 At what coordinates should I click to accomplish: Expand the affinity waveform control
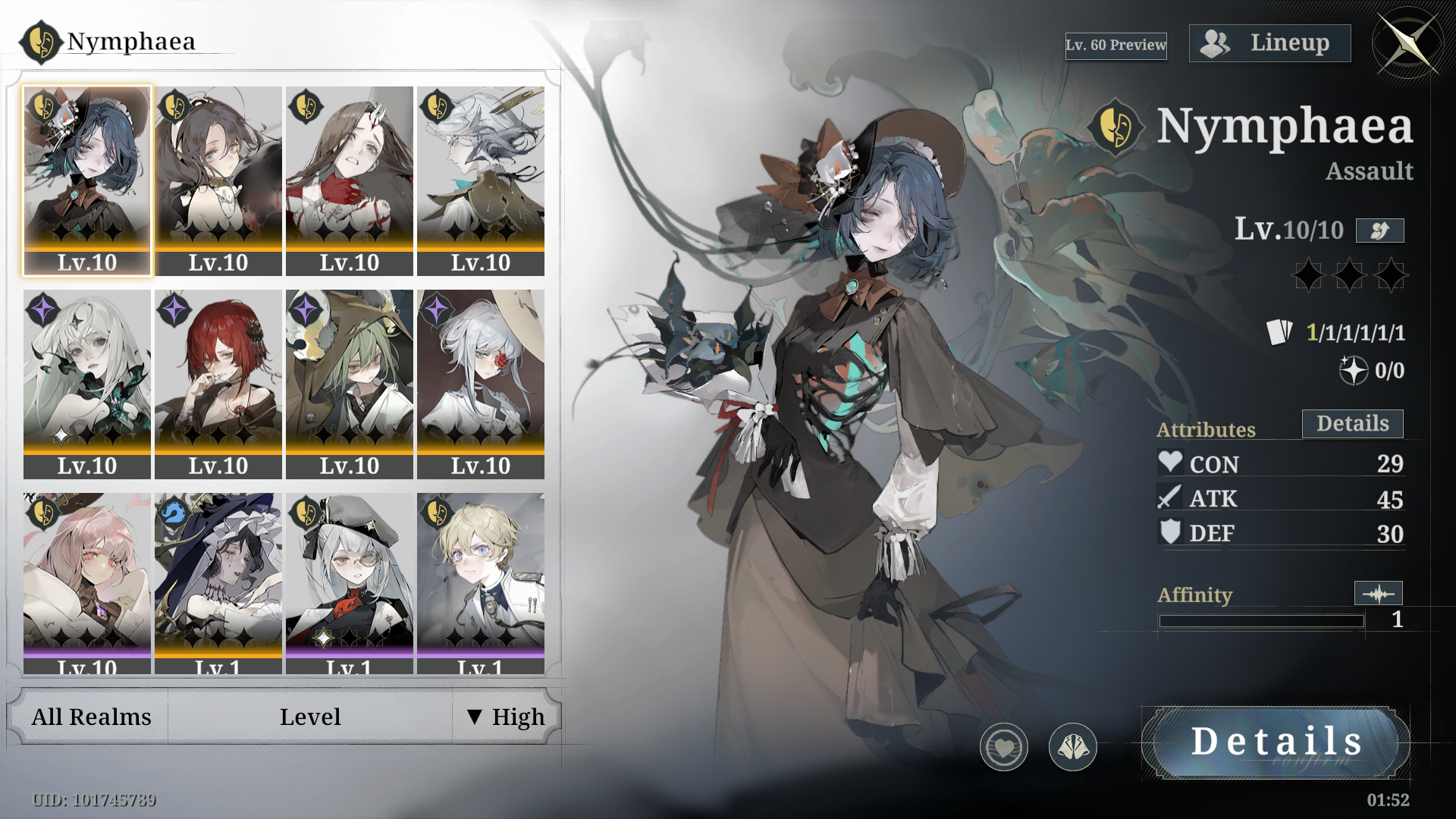(x=1379, y=593)
